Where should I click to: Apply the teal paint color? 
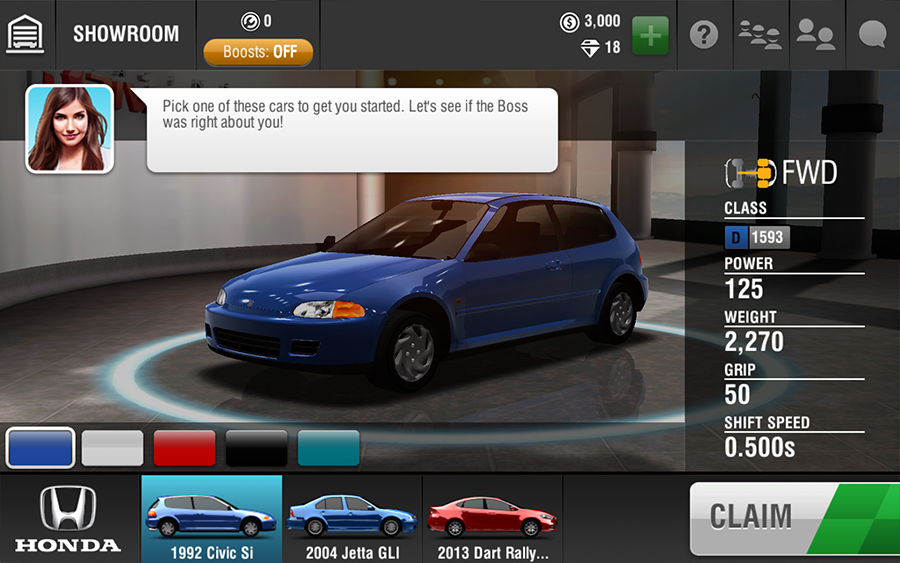click(x=328, y=448)
